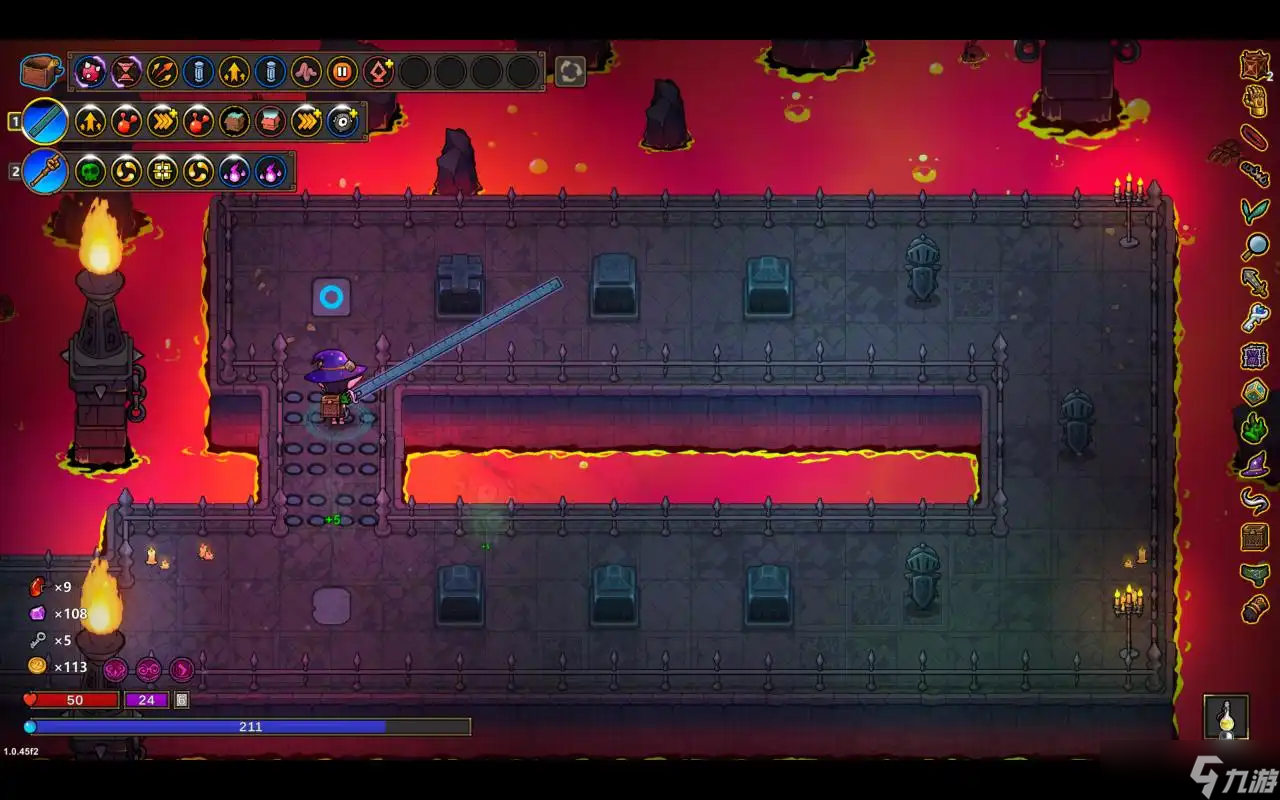The width and height of the screenshot is (1280, 800).
Task: Select the yellow potion flask slot
Action: [1226, 717]
